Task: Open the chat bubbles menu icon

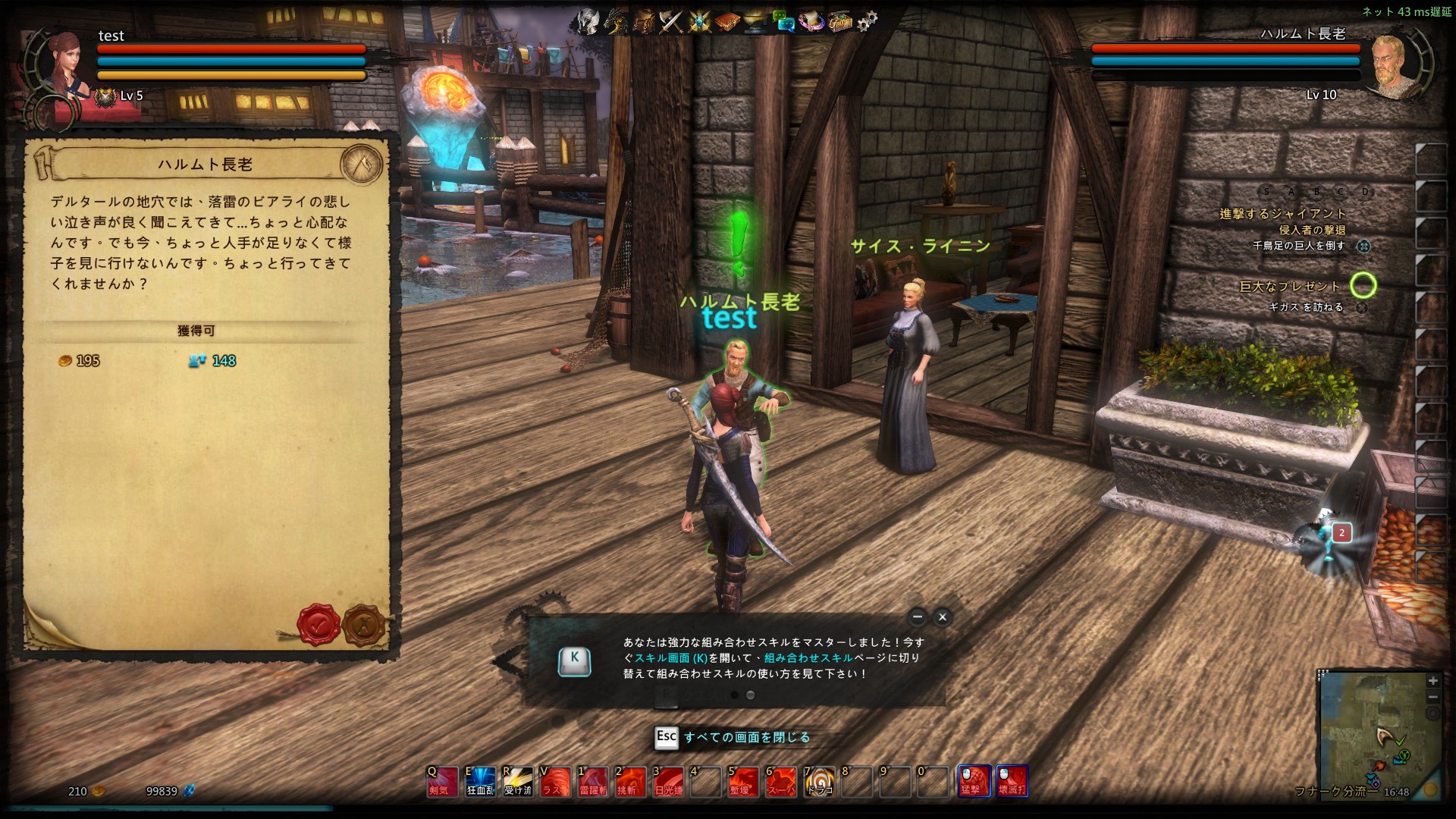Action: (x=783, y=21)
